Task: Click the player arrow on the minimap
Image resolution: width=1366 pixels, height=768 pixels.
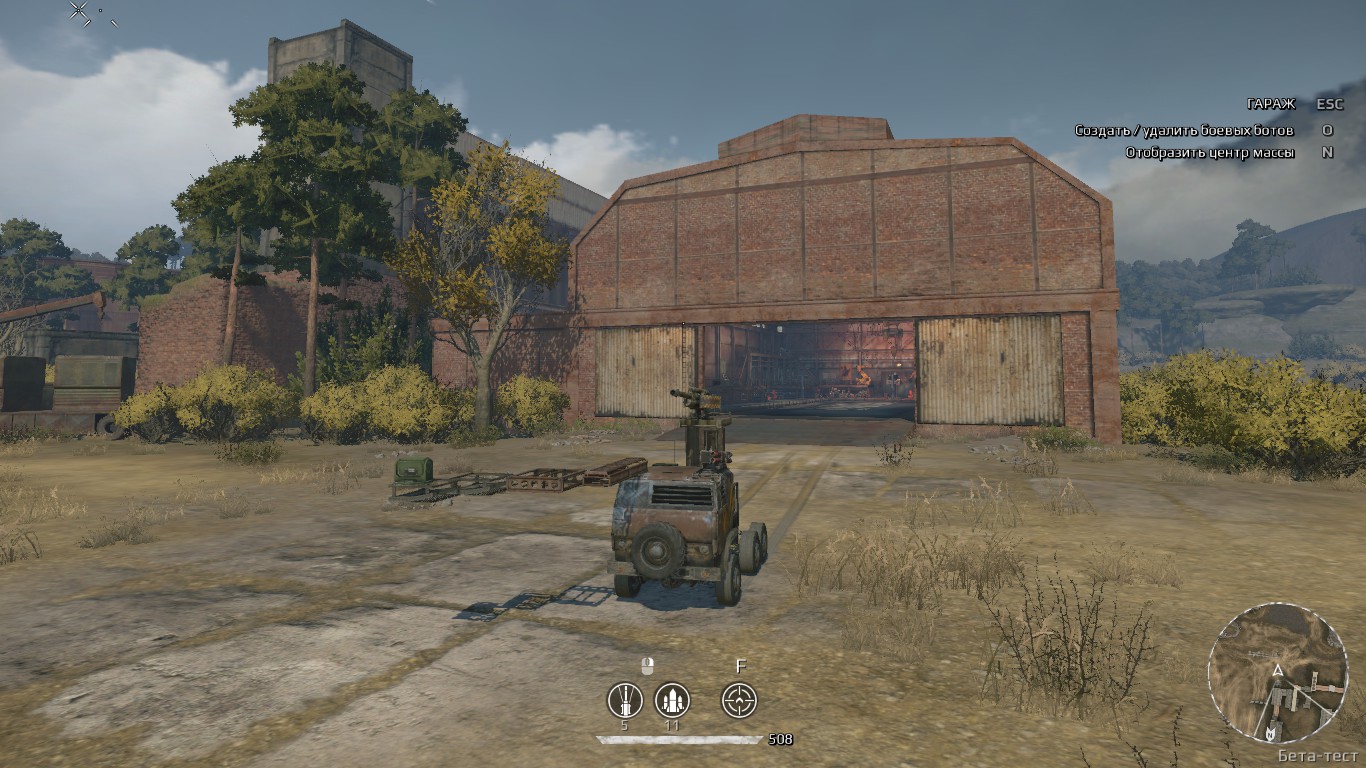Action: (1278, 670)
